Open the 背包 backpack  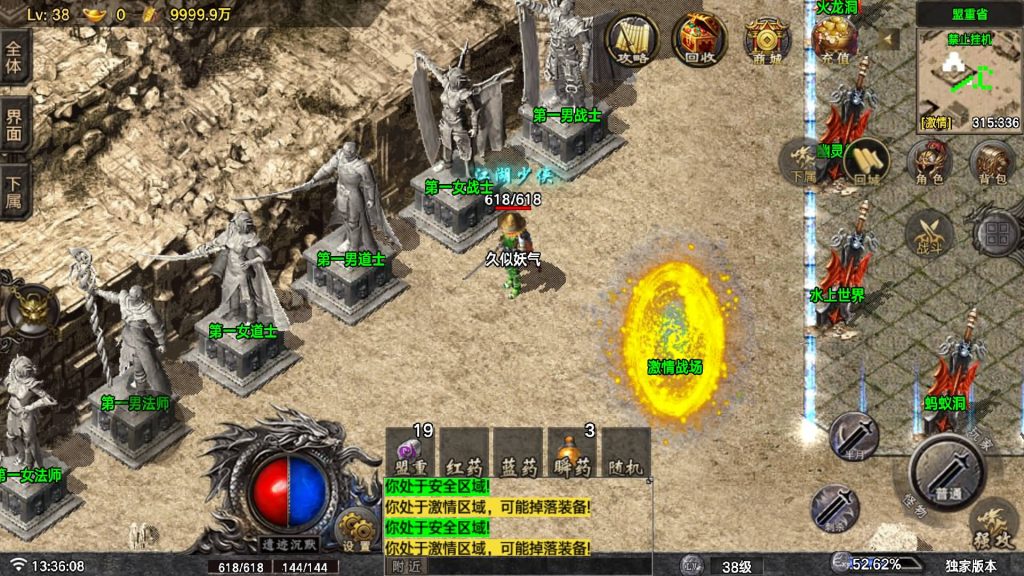point(993,162)
